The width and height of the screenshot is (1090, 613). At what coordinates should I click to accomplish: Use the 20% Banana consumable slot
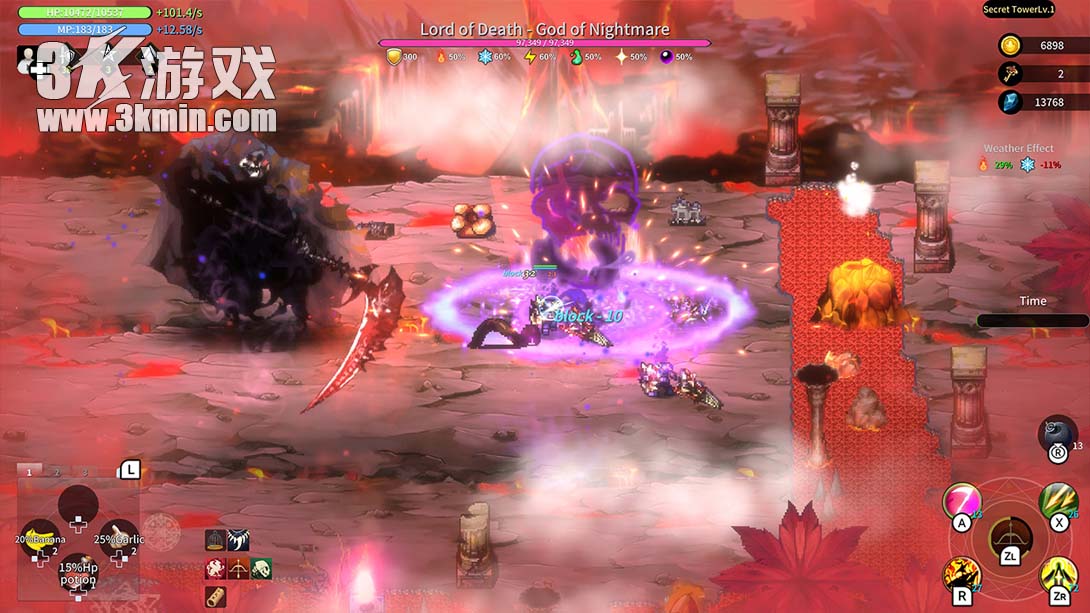[40, 540]
